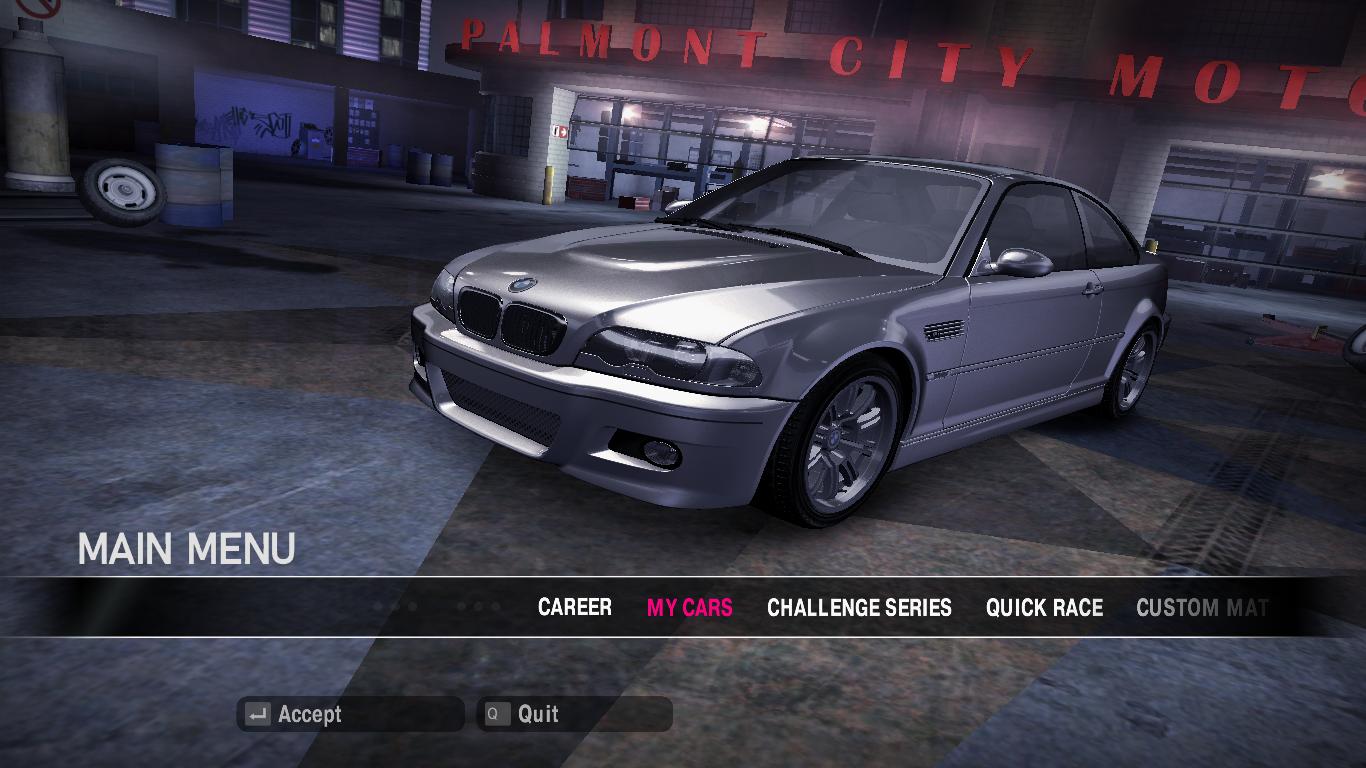1366x768 pixels.
Task: Start a Quick Race
Action: [1044, 608]
